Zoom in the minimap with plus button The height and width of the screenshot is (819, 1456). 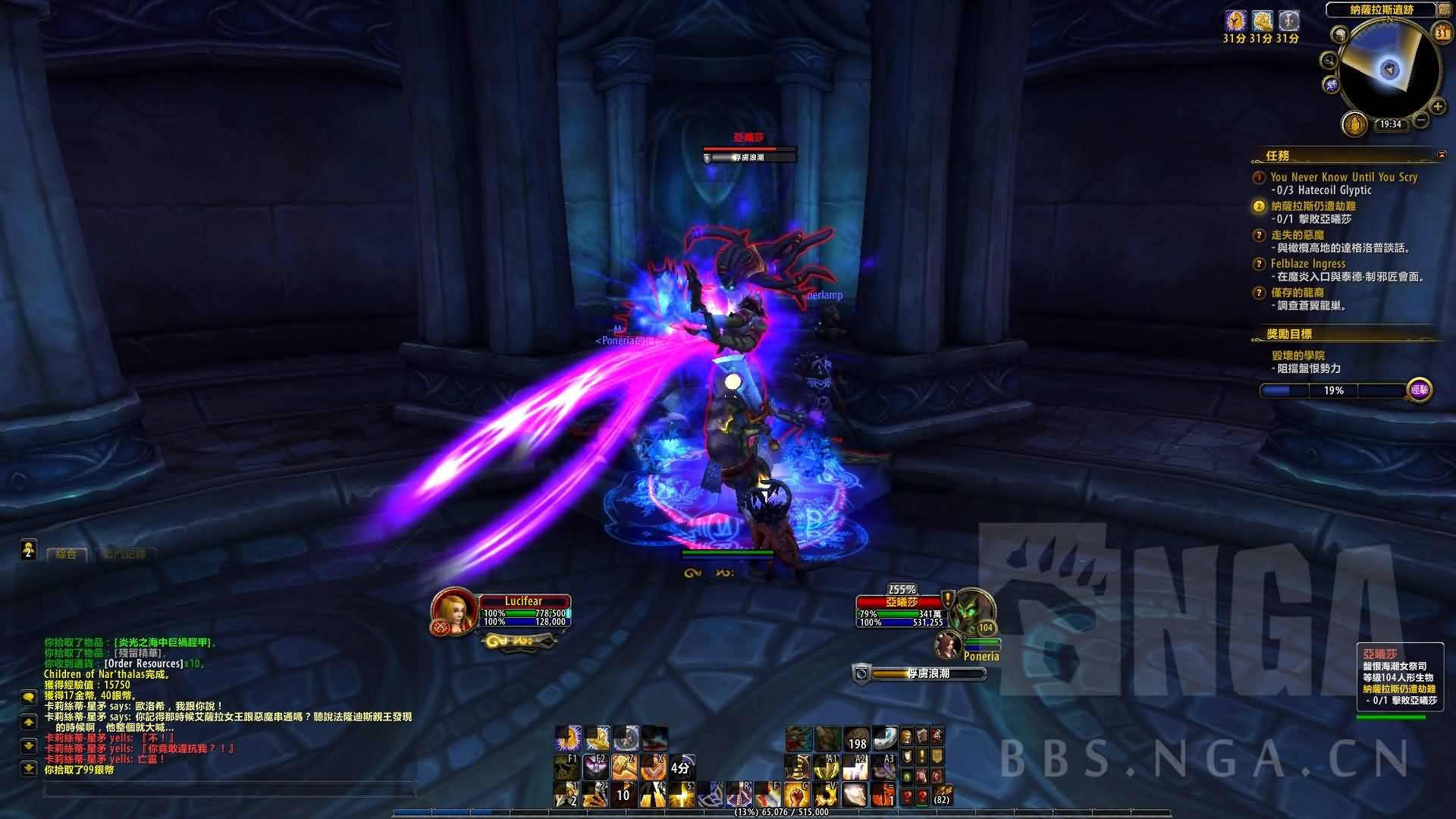1437,107
